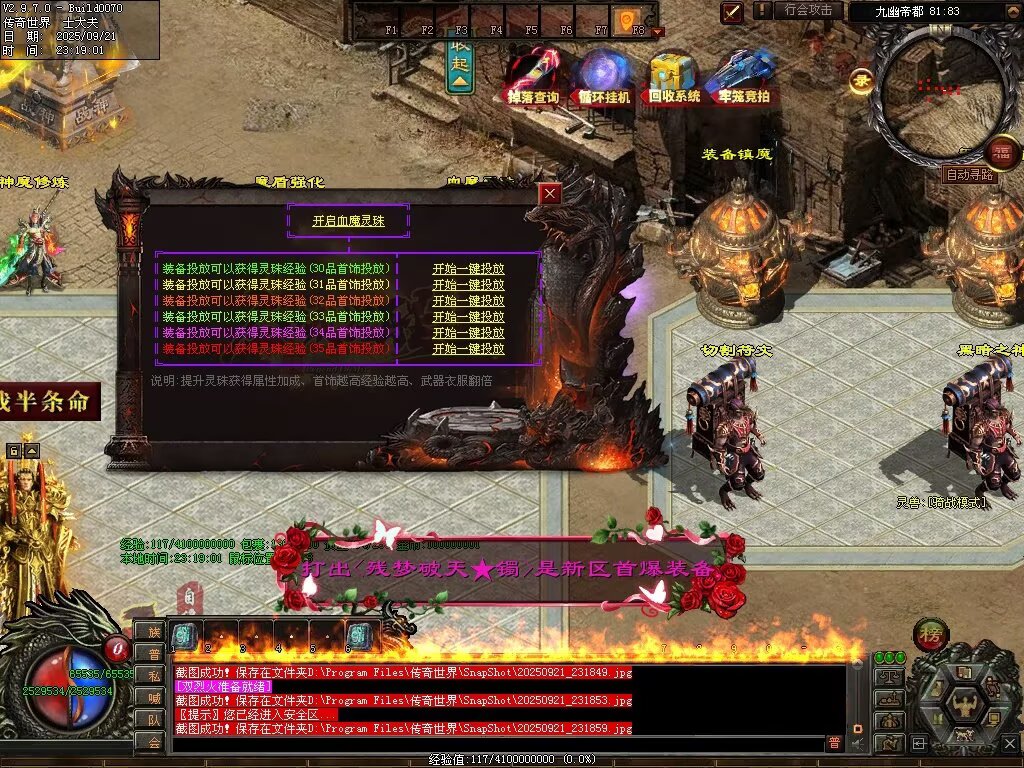
Task: Switch chat to the 私 private channel
Action: (x=152, y=675)
